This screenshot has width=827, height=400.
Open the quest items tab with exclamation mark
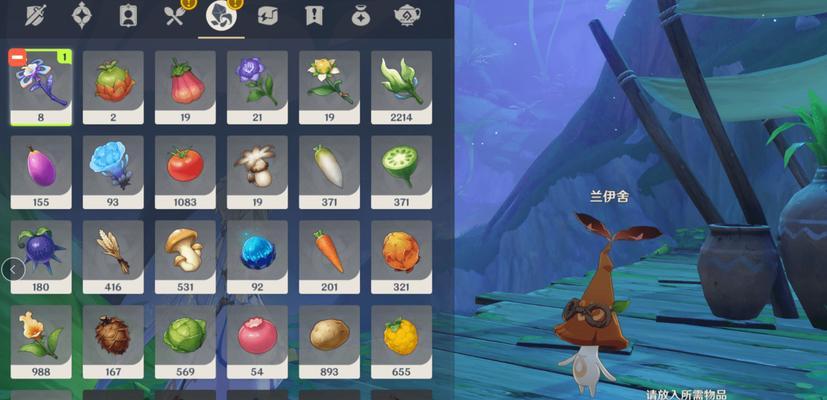pos(314,16)
